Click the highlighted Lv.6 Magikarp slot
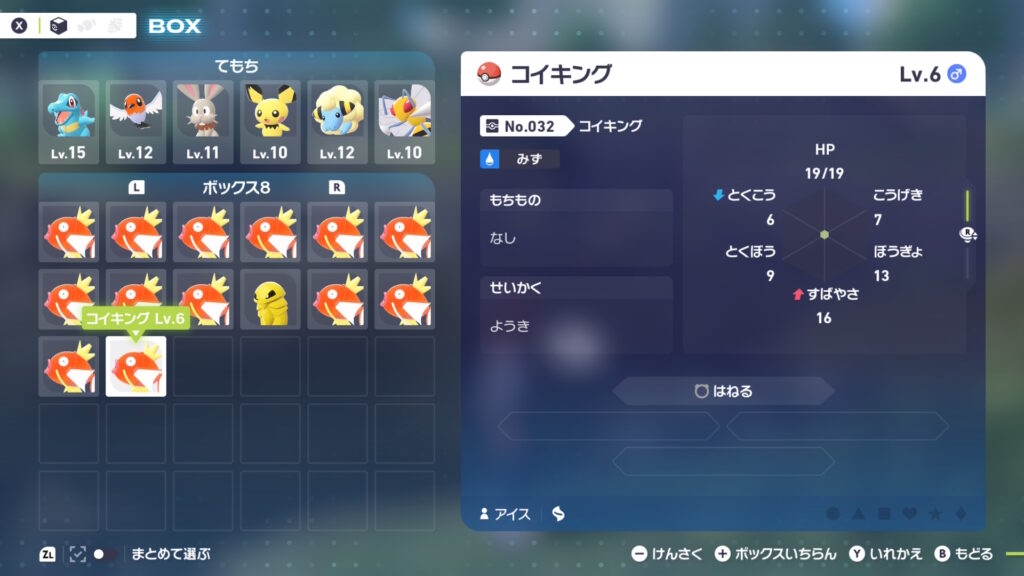The width and height of the screenshot is (1024, 576). (x=136, y=366)
